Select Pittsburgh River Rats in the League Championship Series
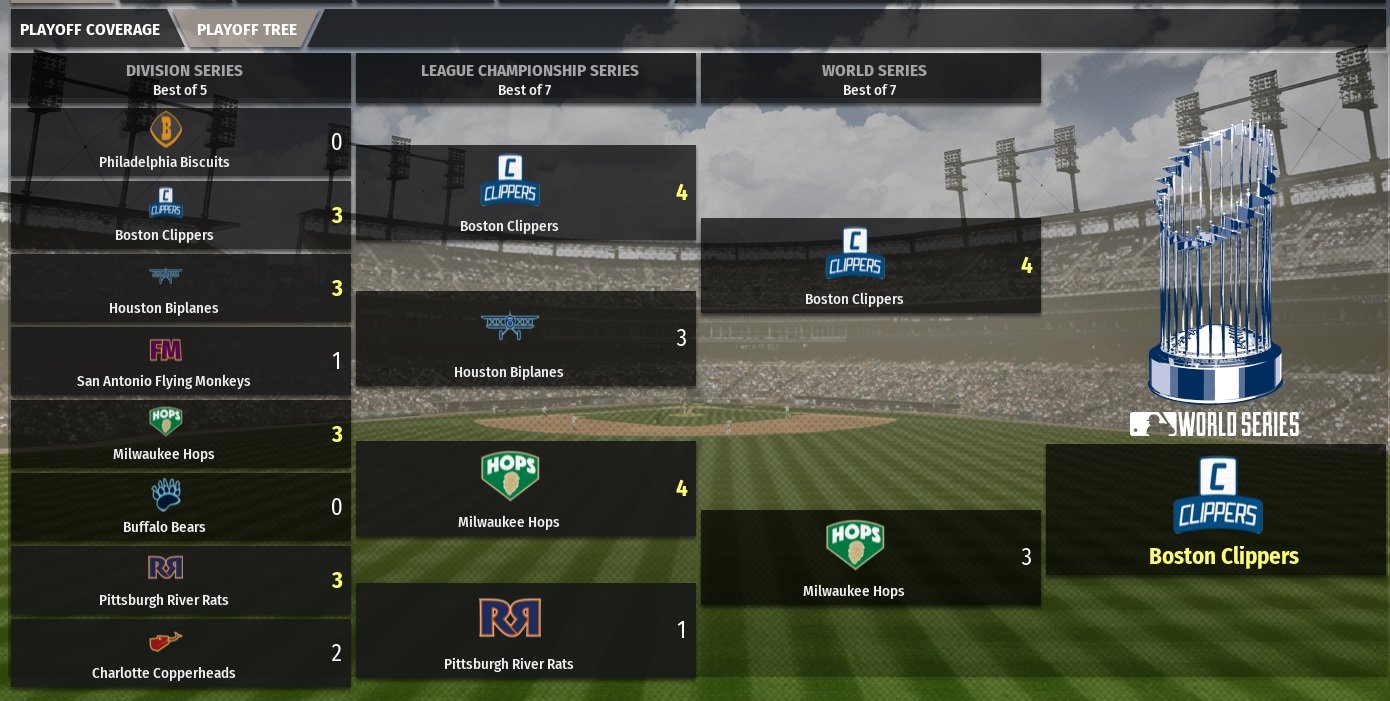This screenshot has height=701, width=1390. (x=525, y=631)
